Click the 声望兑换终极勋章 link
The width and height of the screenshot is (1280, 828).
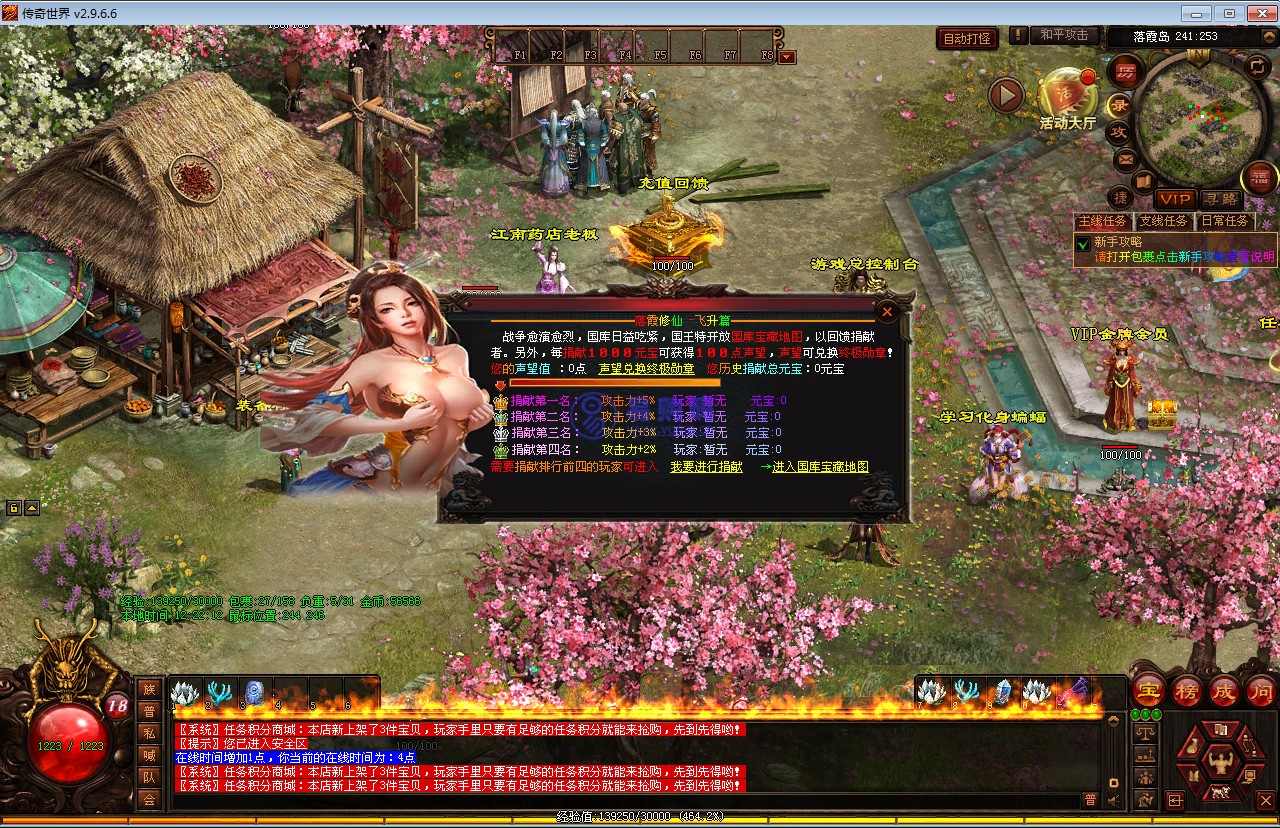[x=645, y=369]
